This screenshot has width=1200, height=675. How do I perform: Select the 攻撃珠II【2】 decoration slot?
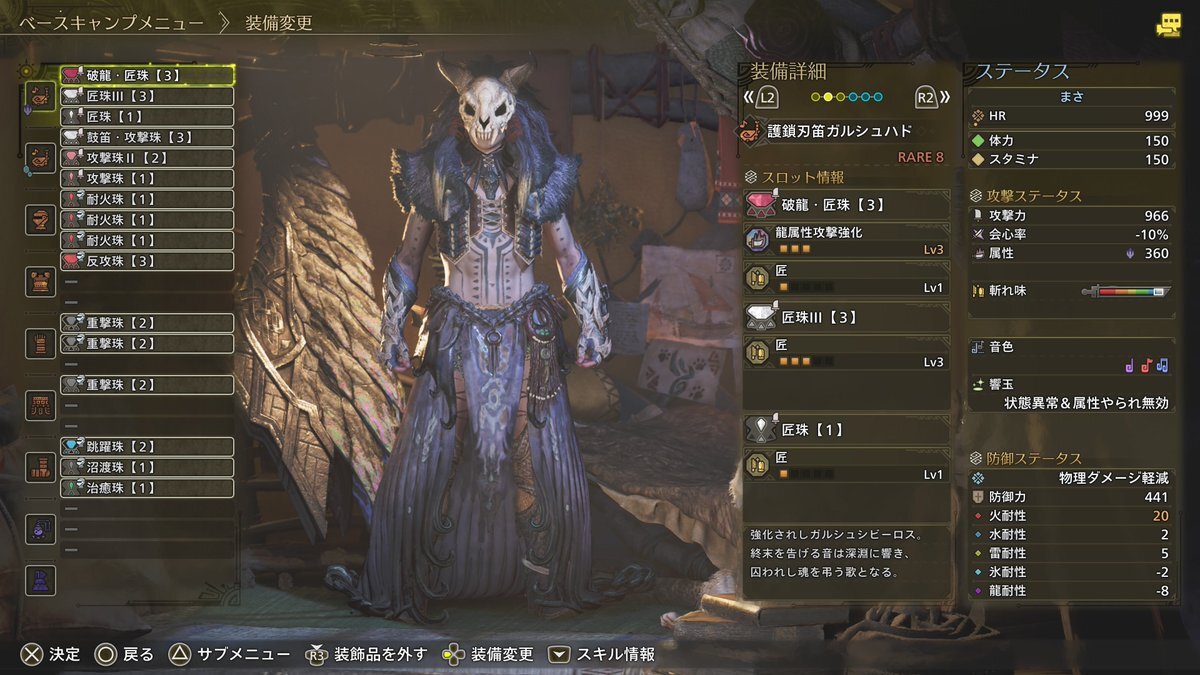pyautogui.click(x=147, y=158)
